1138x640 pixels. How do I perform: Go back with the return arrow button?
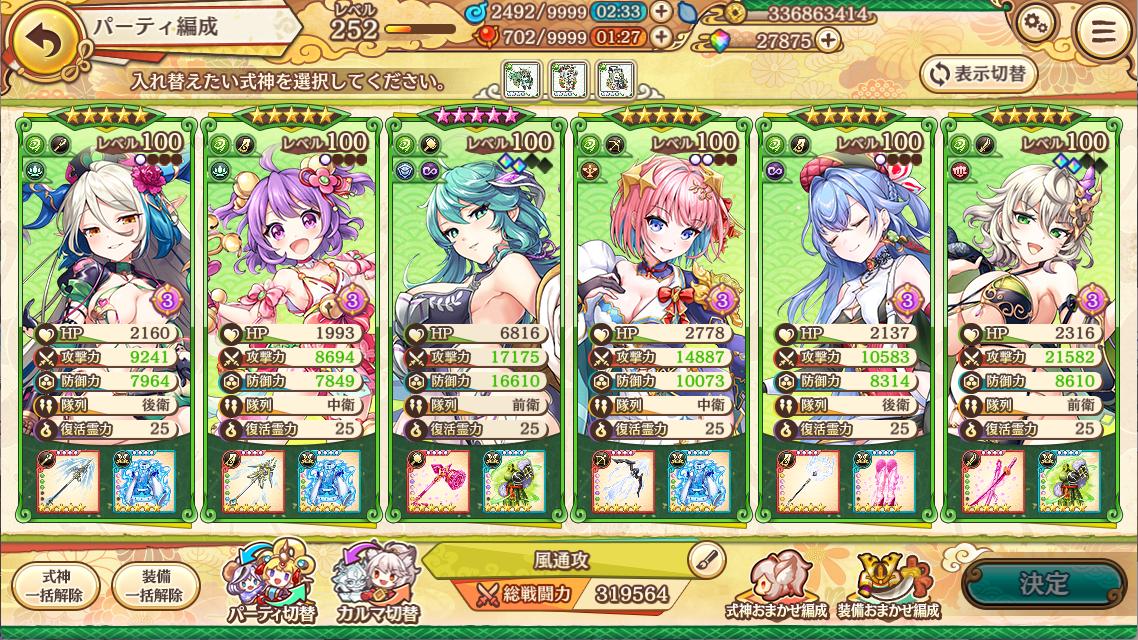pos(40,38)
